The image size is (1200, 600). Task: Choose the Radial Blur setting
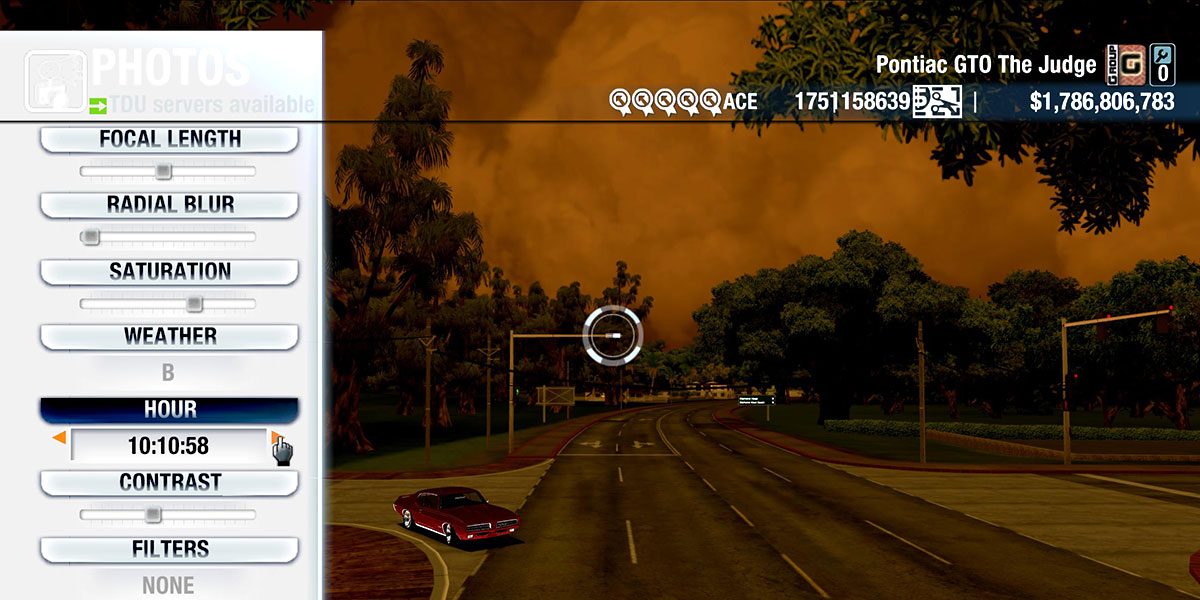point(169,204)
